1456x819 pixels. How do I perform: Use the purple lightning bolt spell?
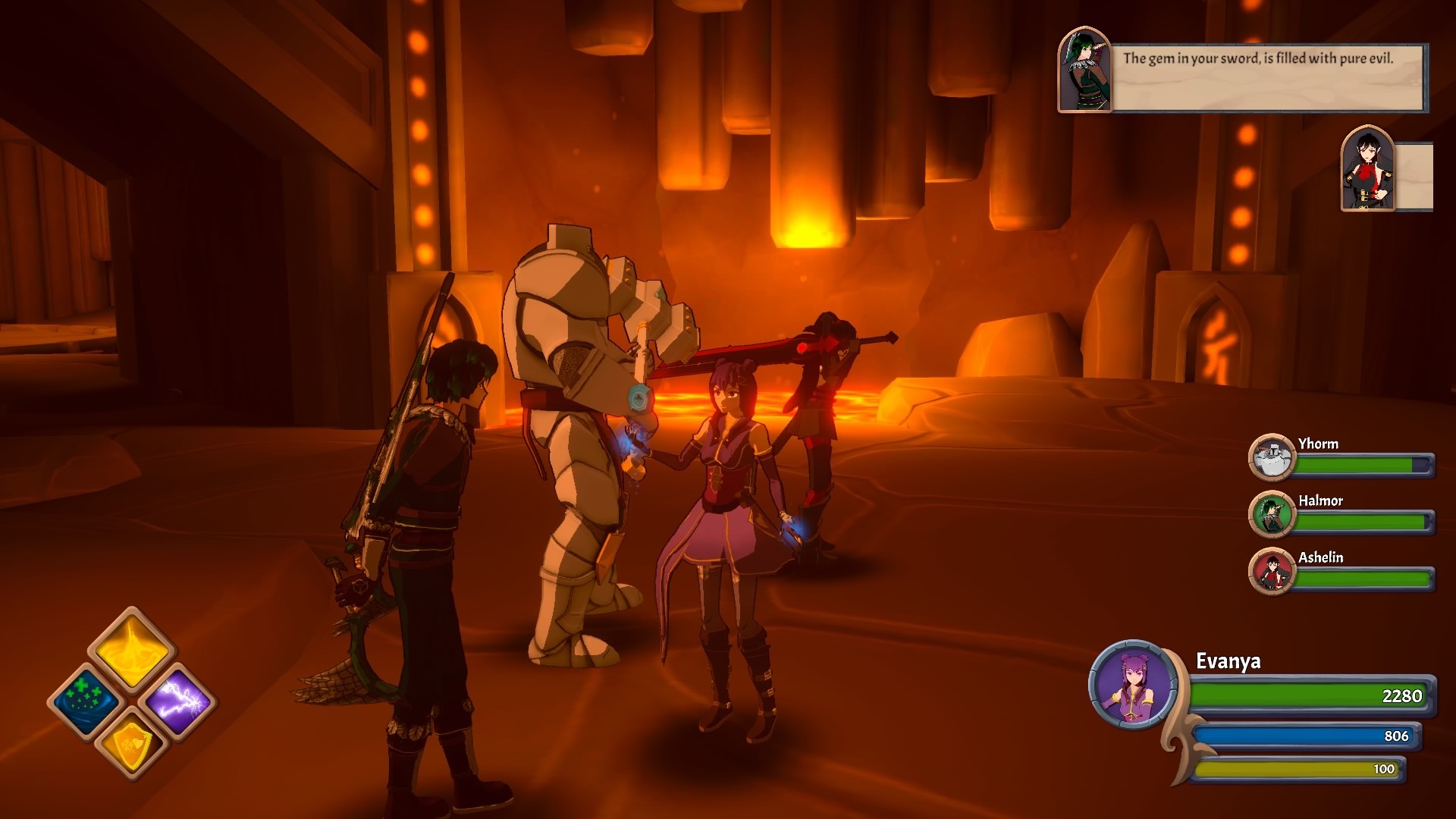(x=179, y=701)
